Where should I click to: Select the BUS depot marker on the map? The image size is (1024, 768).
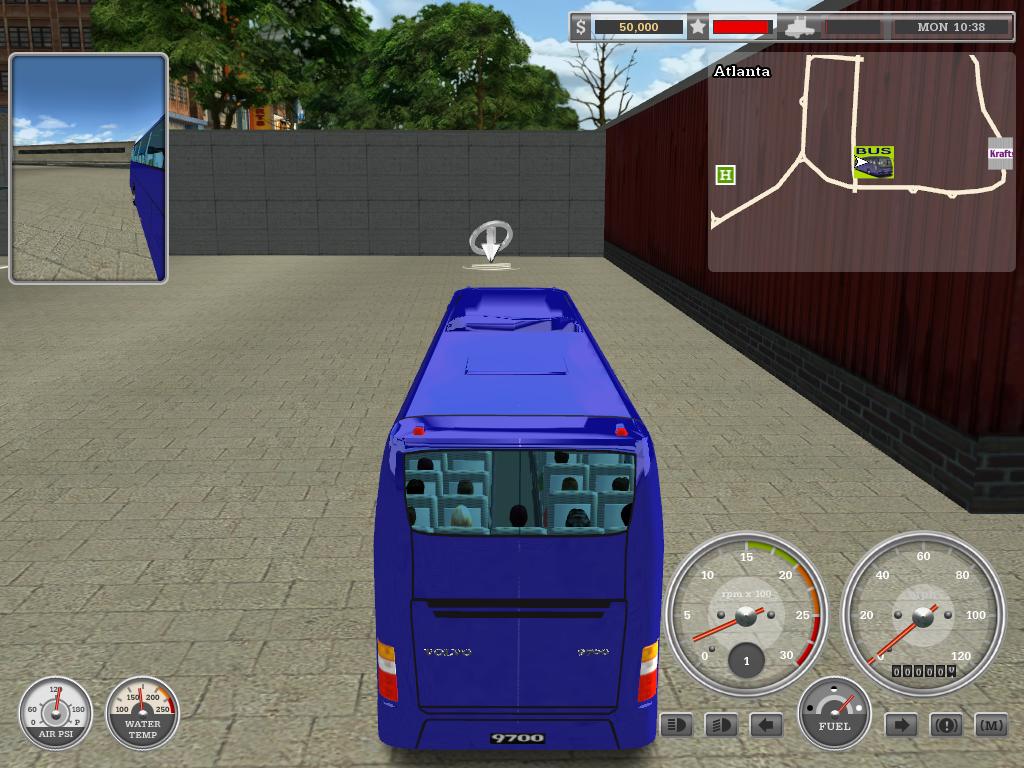pos(873,162)
